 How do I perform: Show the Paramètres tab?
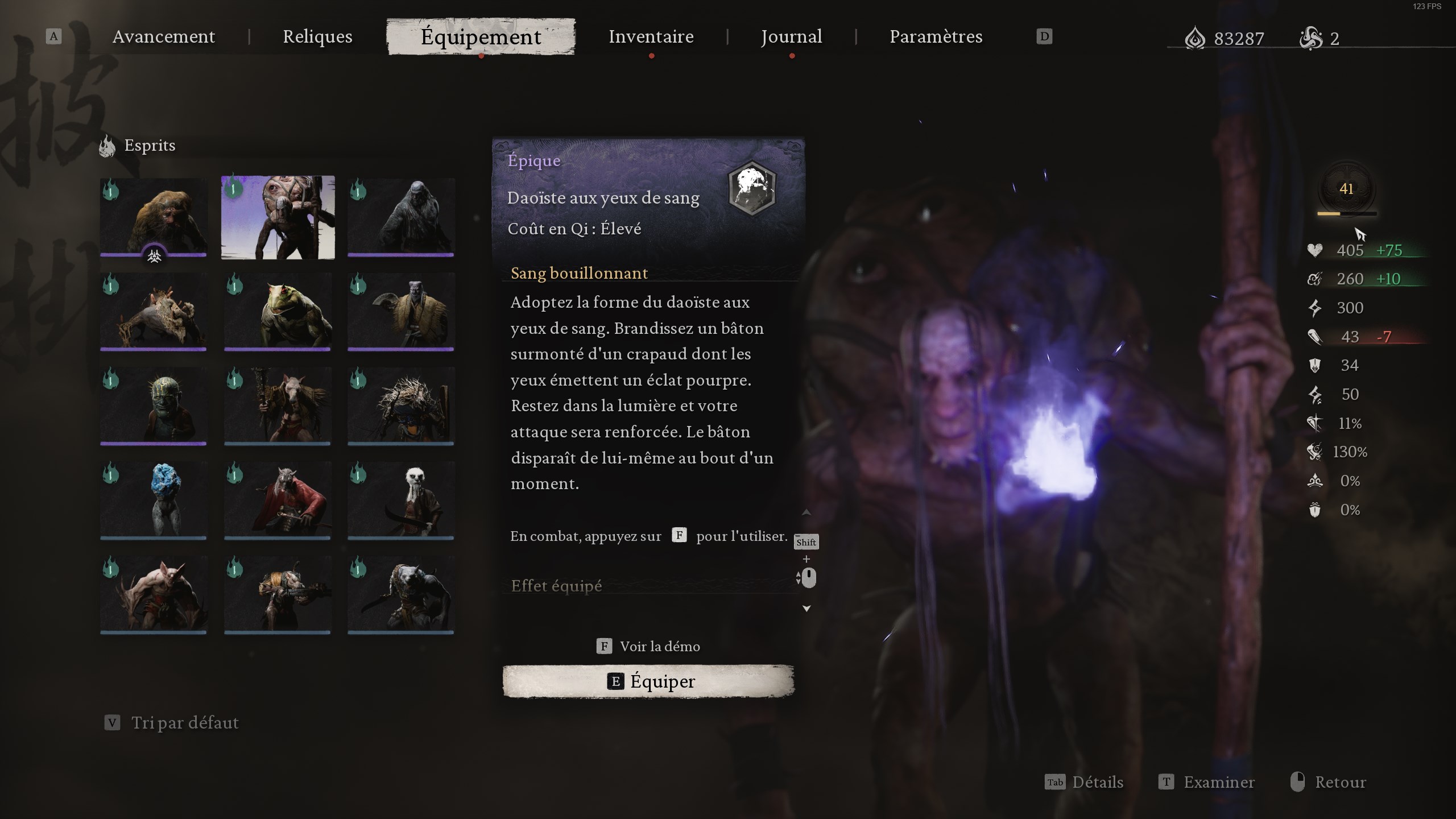(x=936, y=37)
